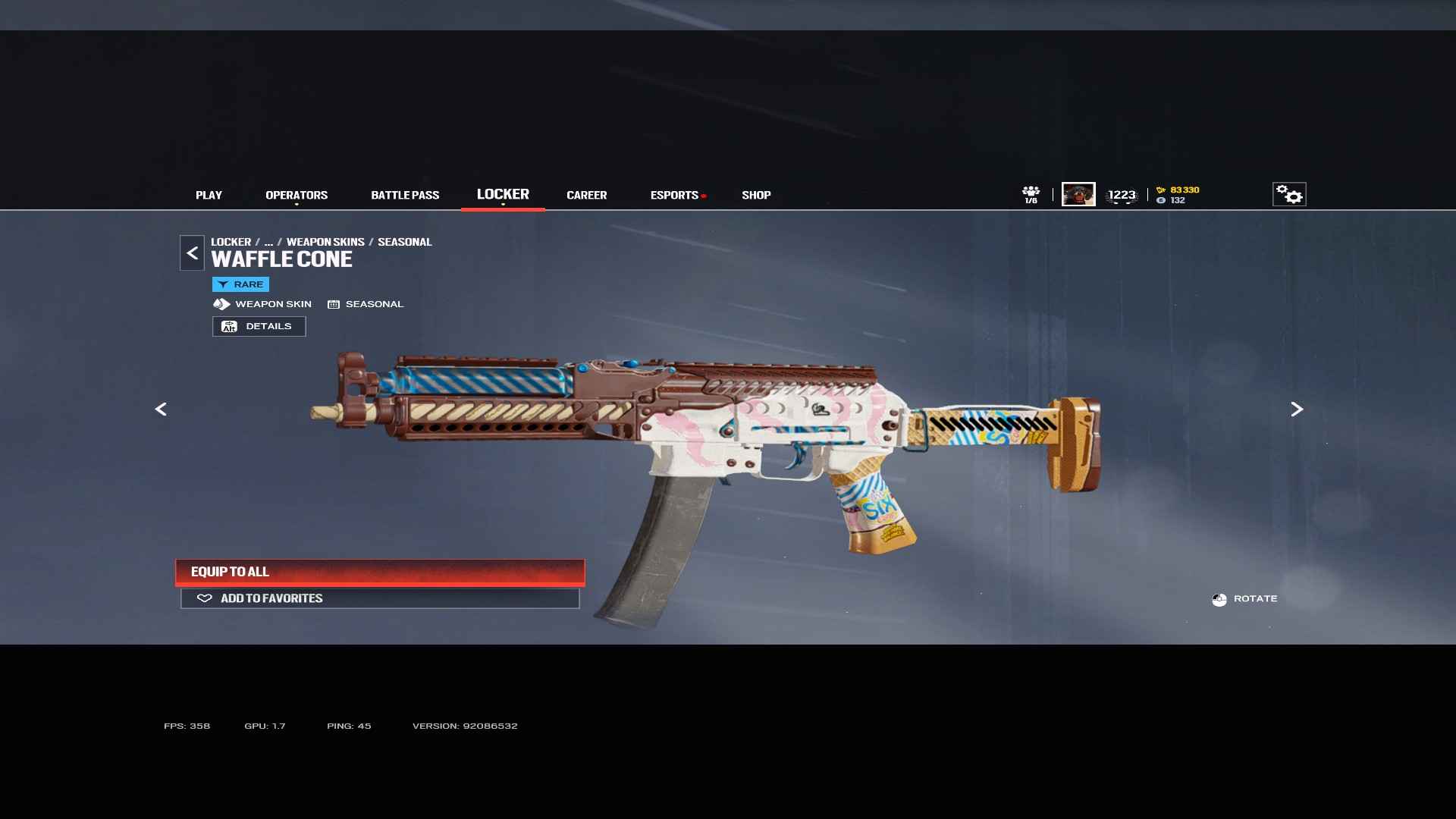Go back with the arrow button

(x=192, y=253)
